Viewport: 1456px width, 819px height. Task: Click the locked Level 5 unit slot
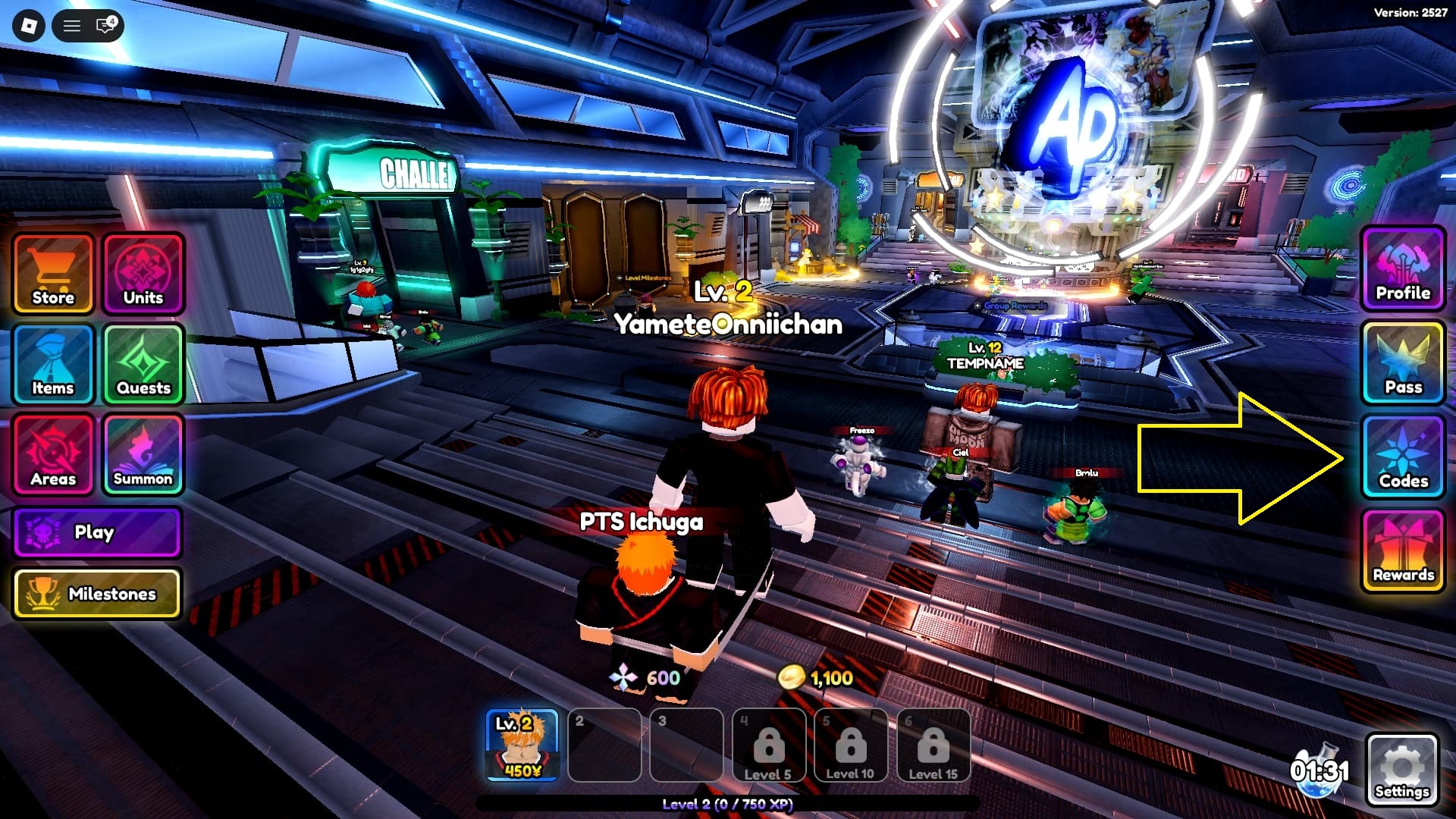pyautogui.click(x=768, y=745)
